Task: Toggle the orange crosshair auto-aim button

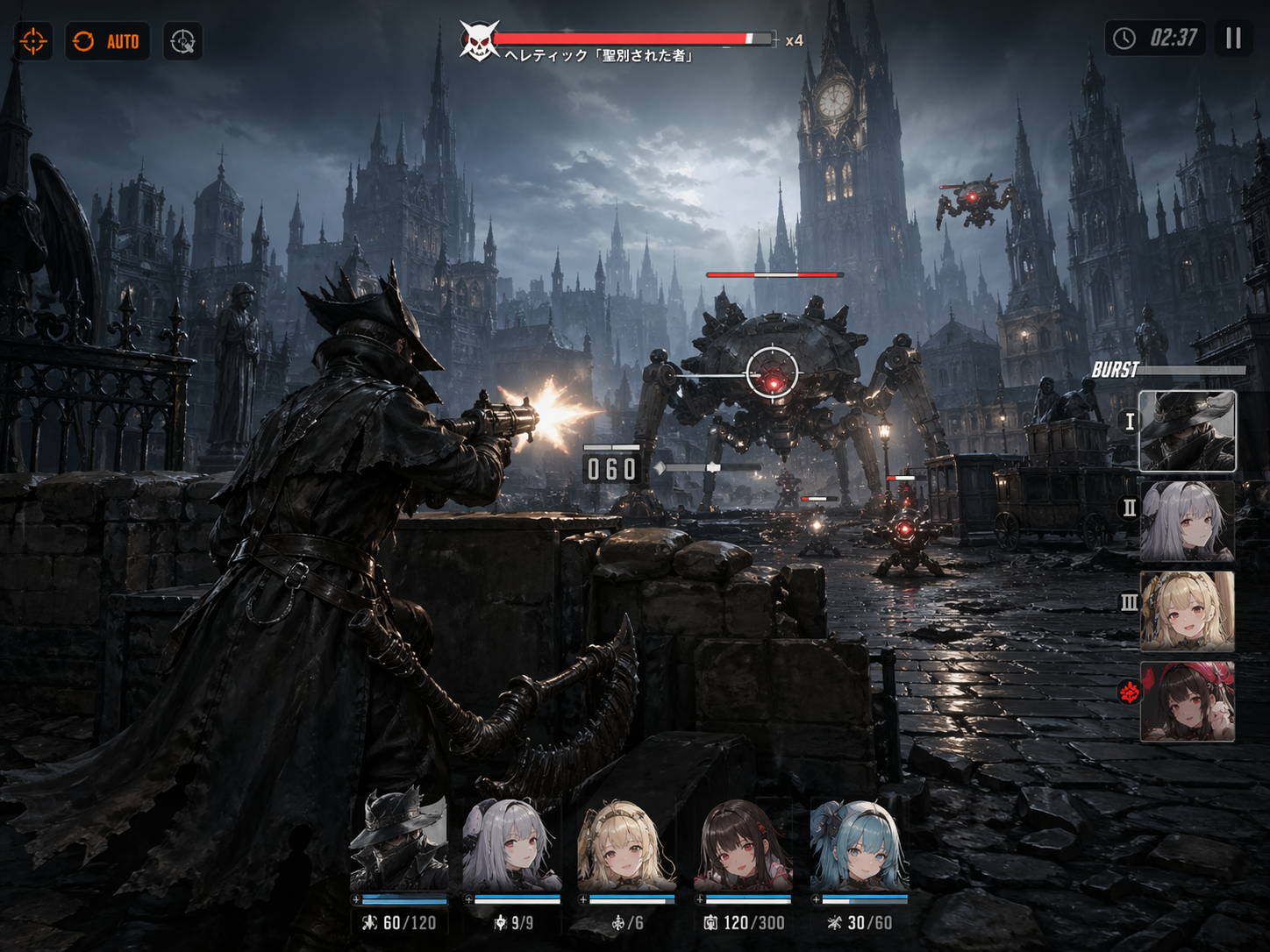Action: [33, 41]
